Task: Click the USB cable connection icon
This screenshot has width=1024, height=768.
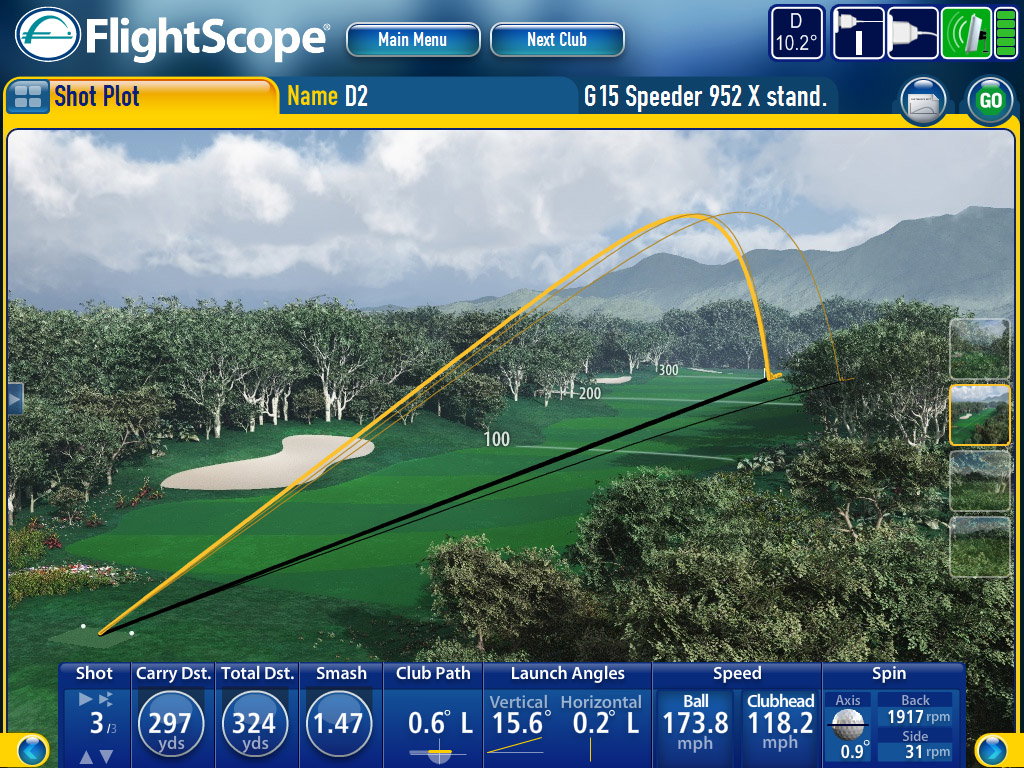Action: coord(912,33)
